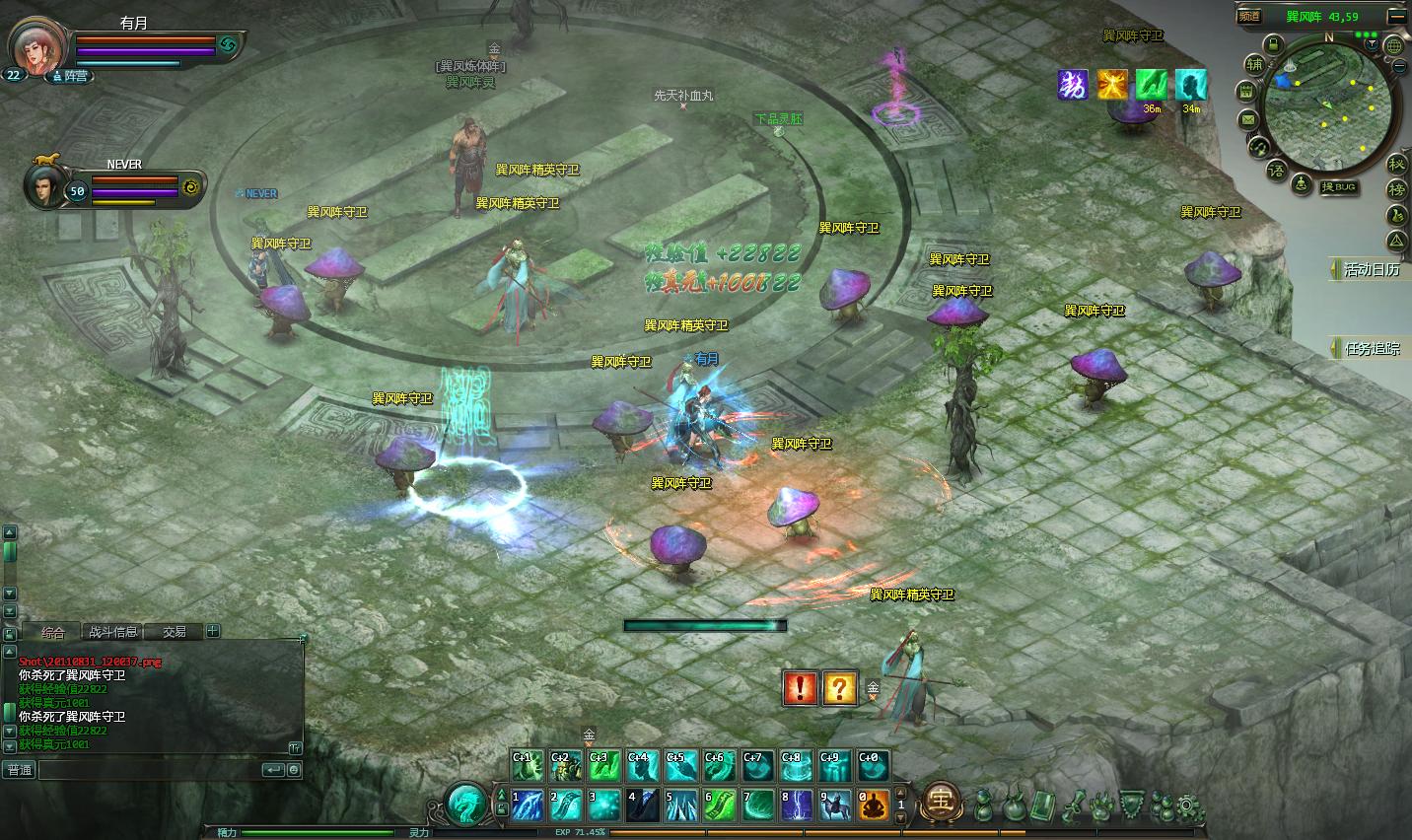Open the chat emoticon picker
Screen dimensions: 1412x840
point(293,770)
